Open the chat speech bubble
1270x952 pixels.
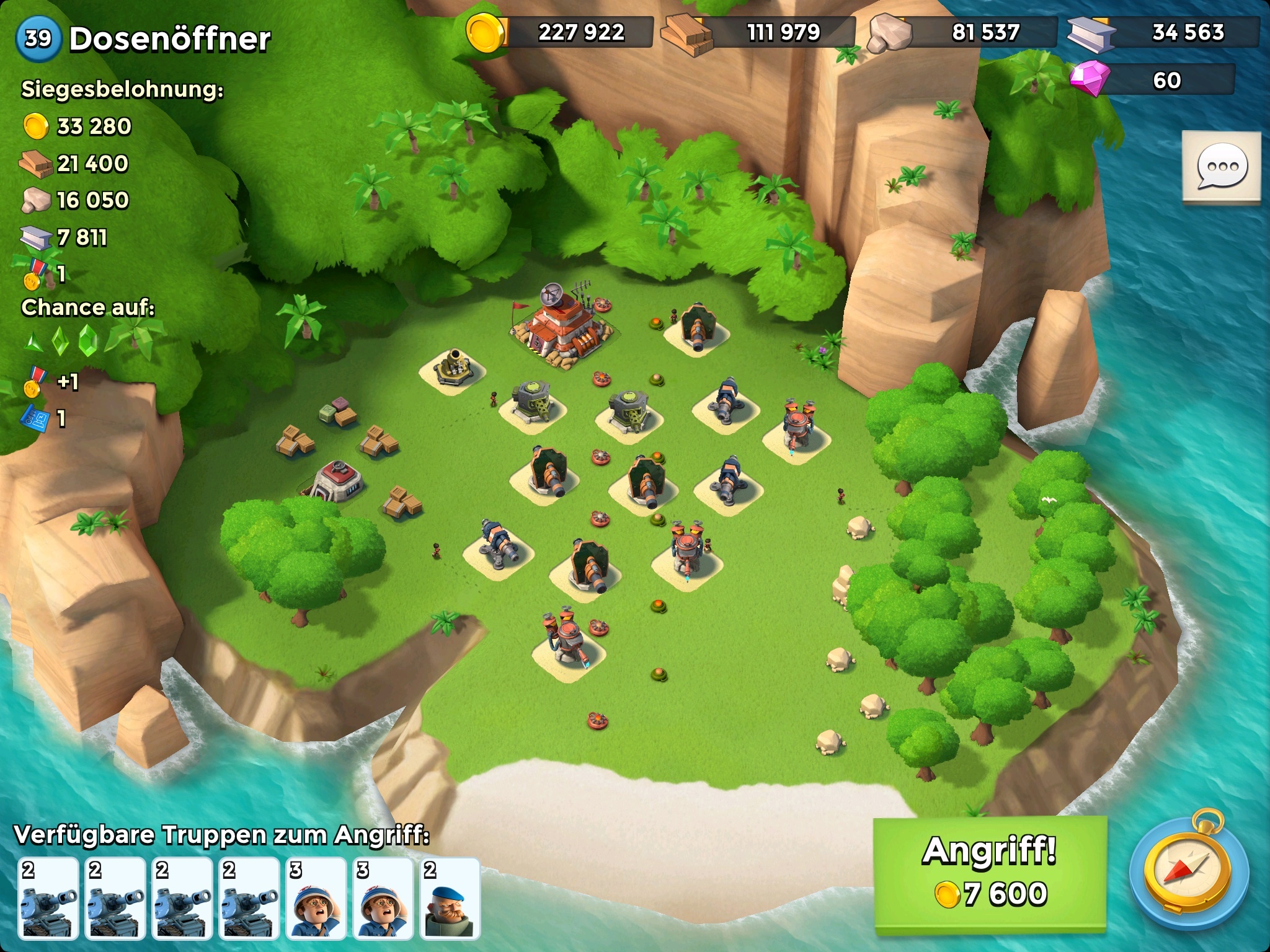coord(1221,167)
